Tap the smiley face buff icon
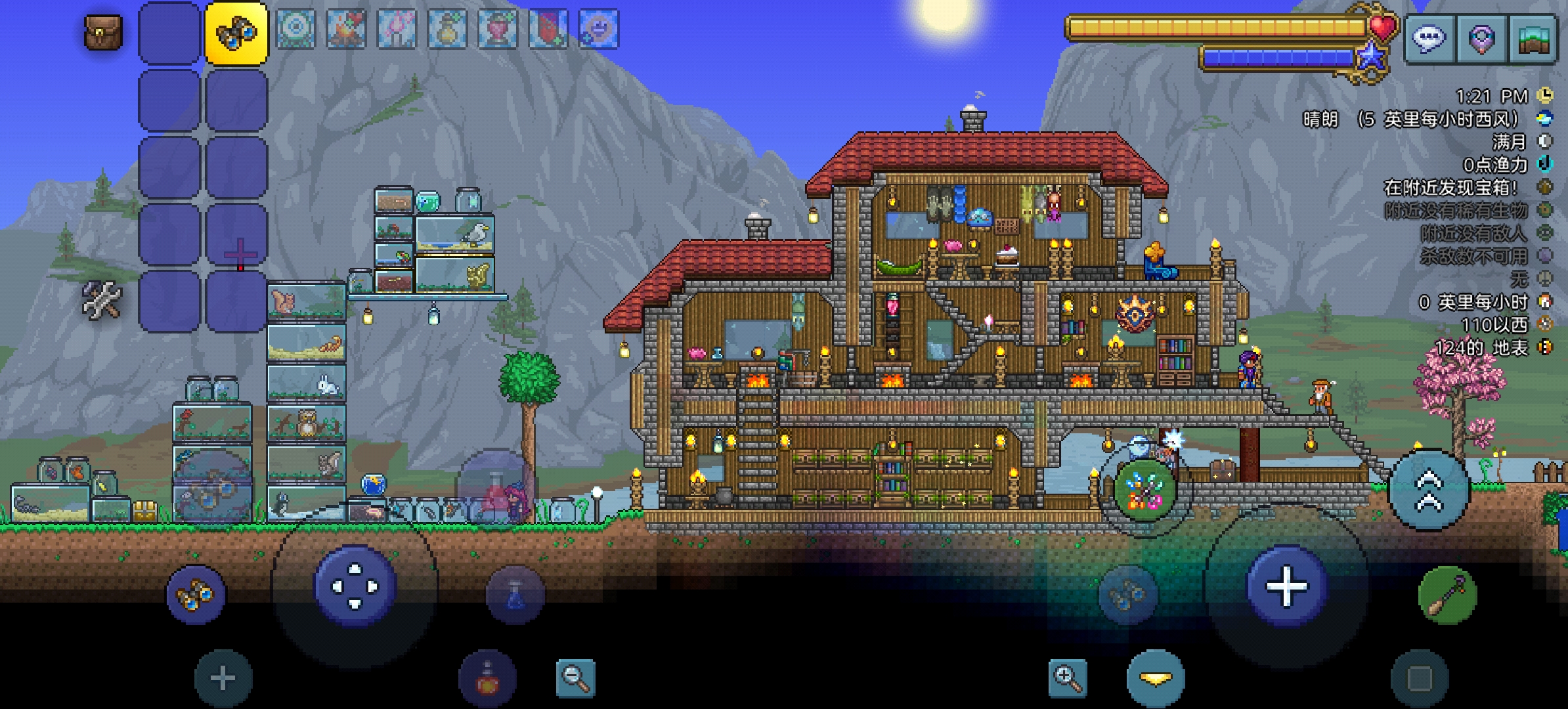 (598, 29)
